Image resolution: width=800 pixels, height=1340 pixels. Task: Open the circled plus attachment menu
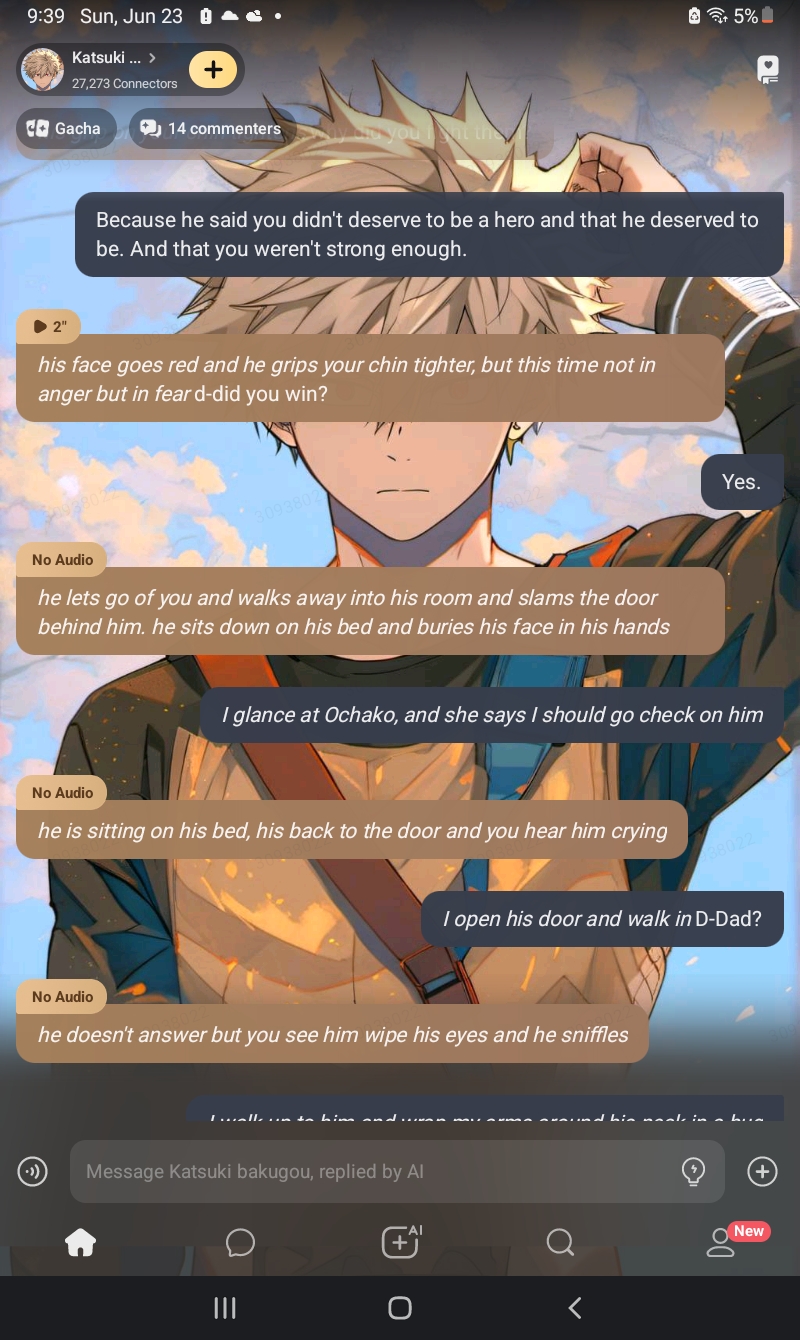[x=762, y=1171]
